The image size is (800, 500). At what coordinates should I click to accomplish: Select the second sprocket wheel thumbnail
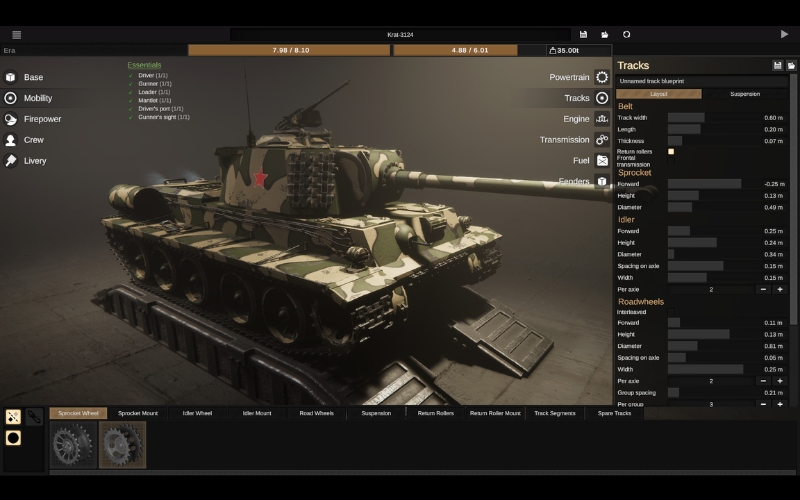[122, 445]
